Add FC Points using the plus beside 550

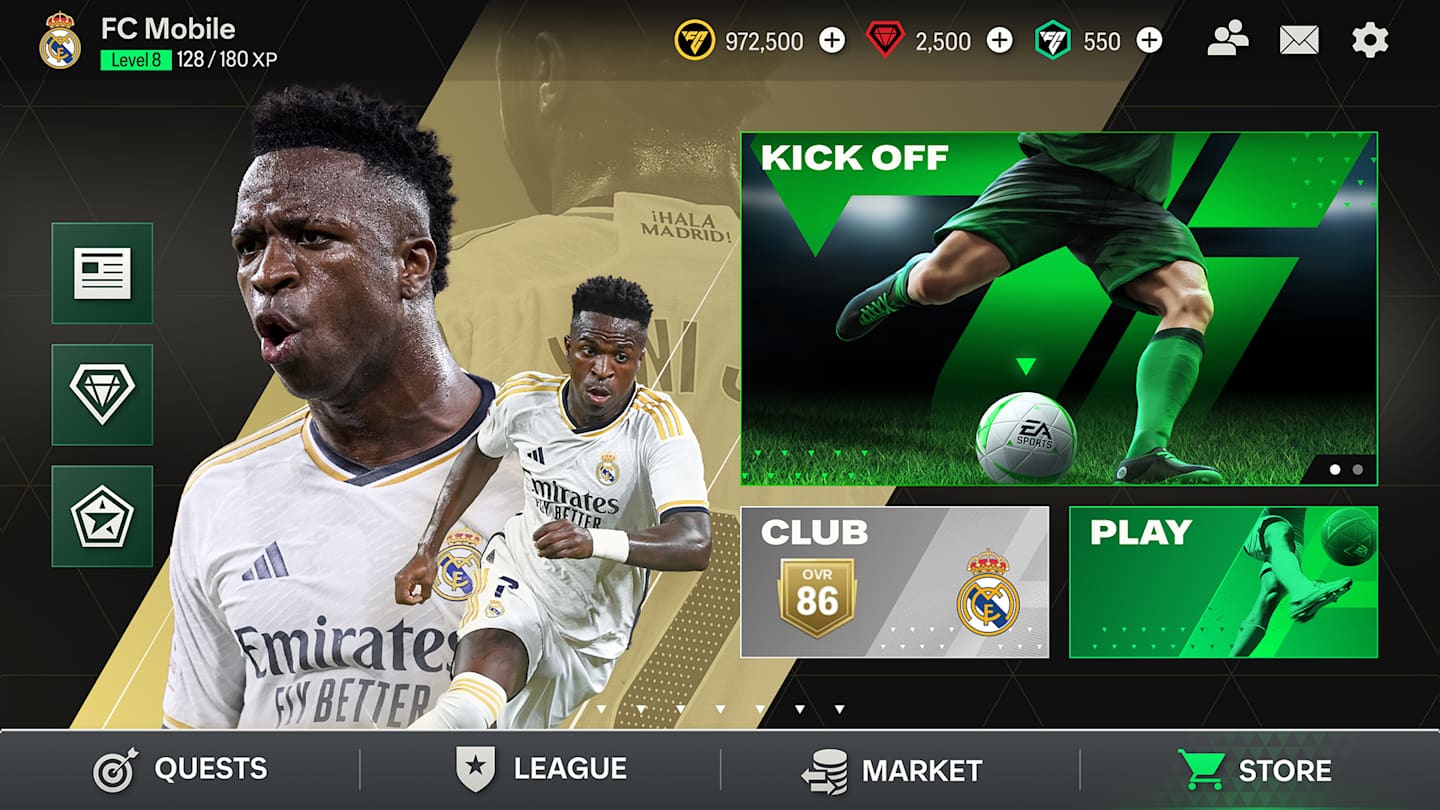click(1148, 41)
